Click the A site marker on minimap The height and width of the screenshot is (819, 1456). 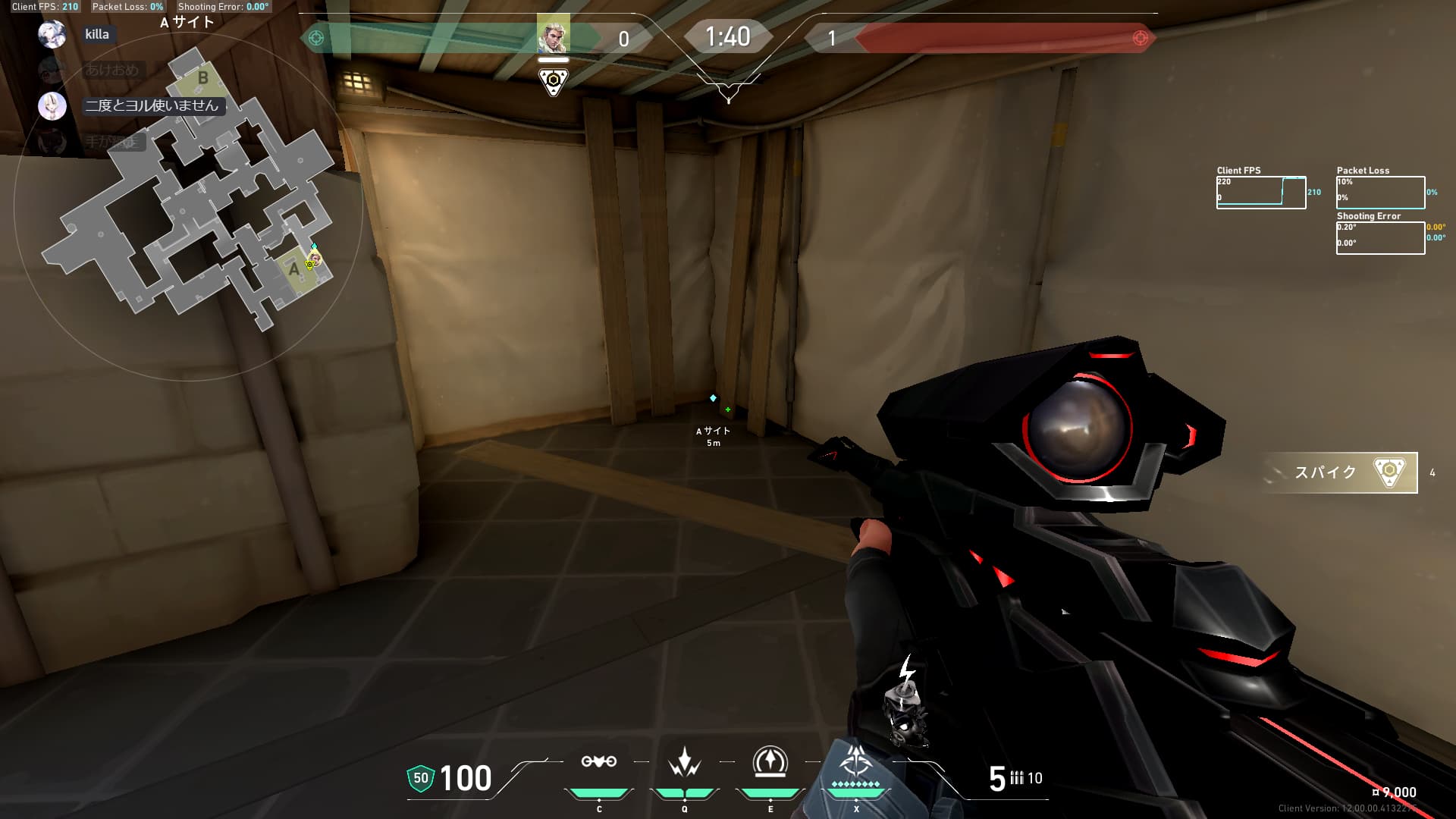point(294,269)
